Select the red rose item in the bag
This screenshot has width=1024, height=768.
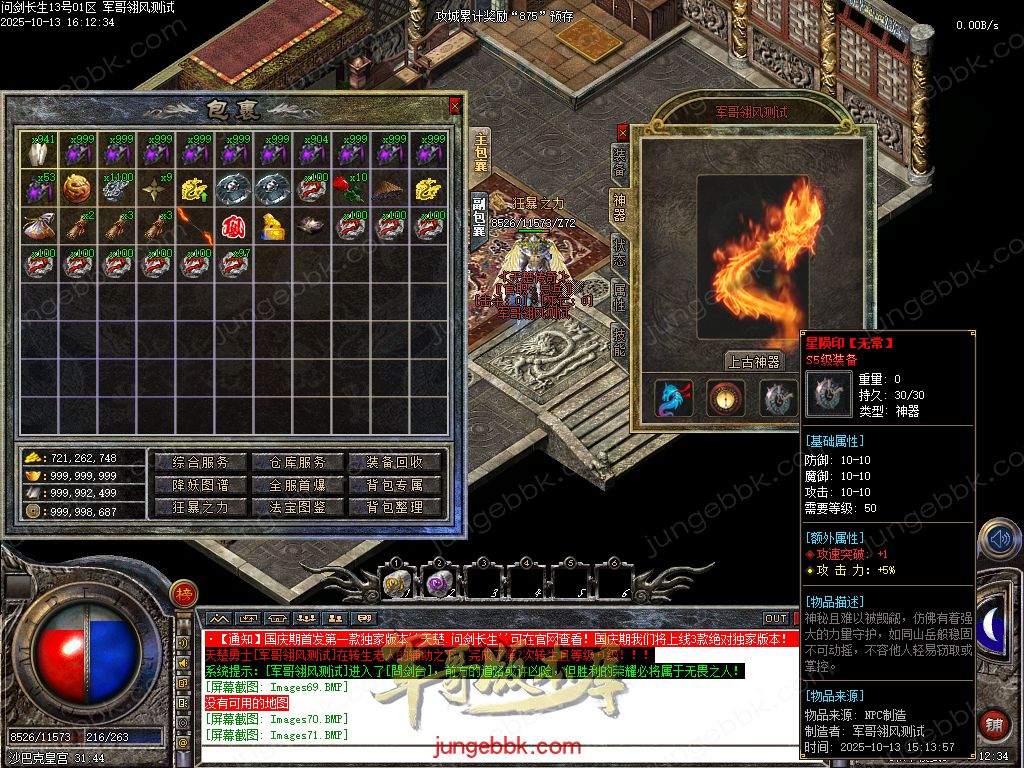pos(351,187)
